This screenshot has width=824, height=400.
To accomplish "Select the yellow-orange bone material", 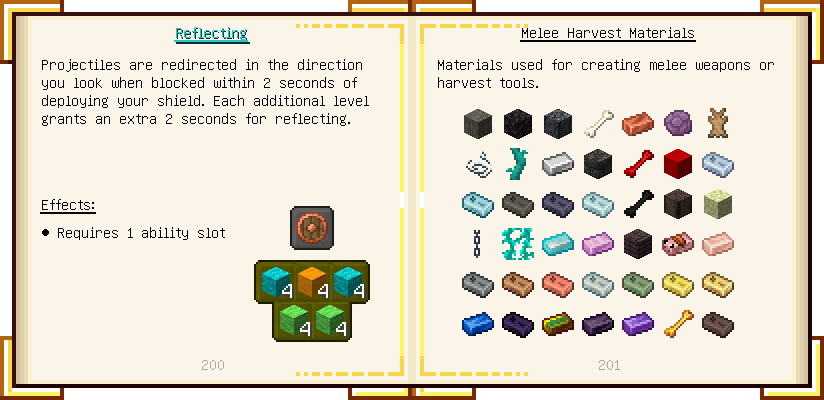I will (678, 324).
